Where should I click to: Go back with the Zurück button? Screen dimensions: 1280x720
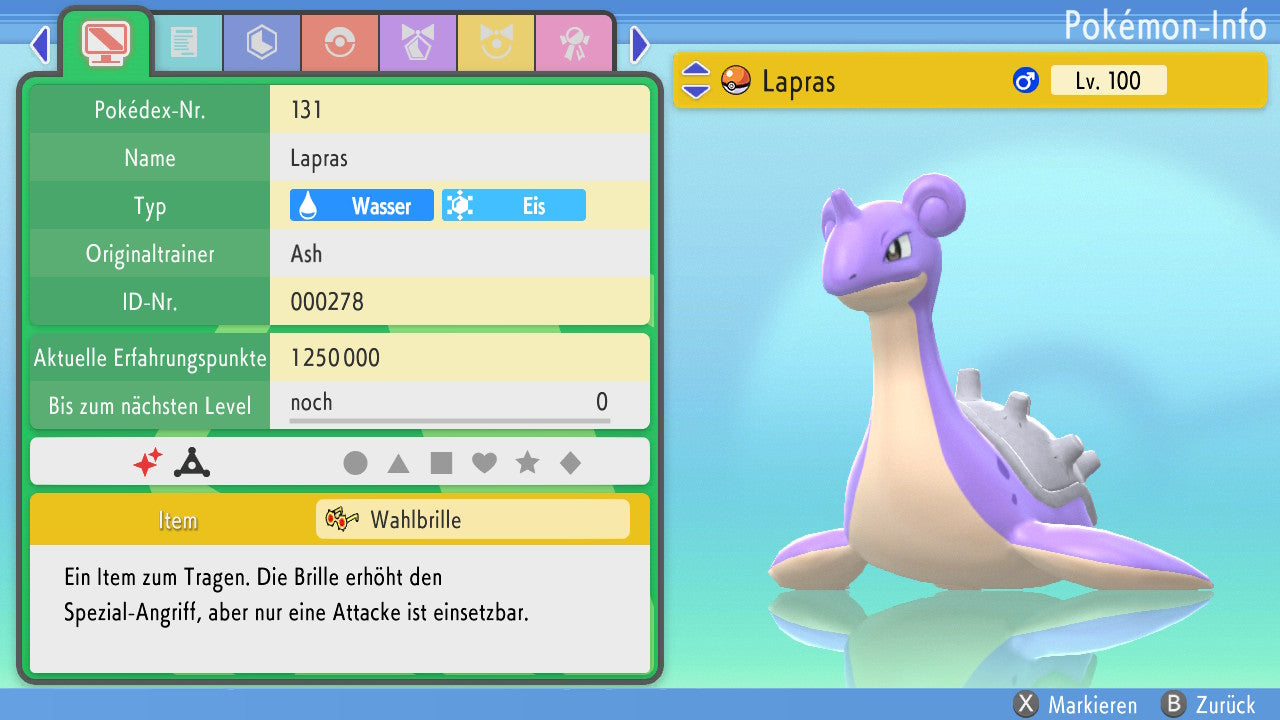click(x=1208, y=705)
